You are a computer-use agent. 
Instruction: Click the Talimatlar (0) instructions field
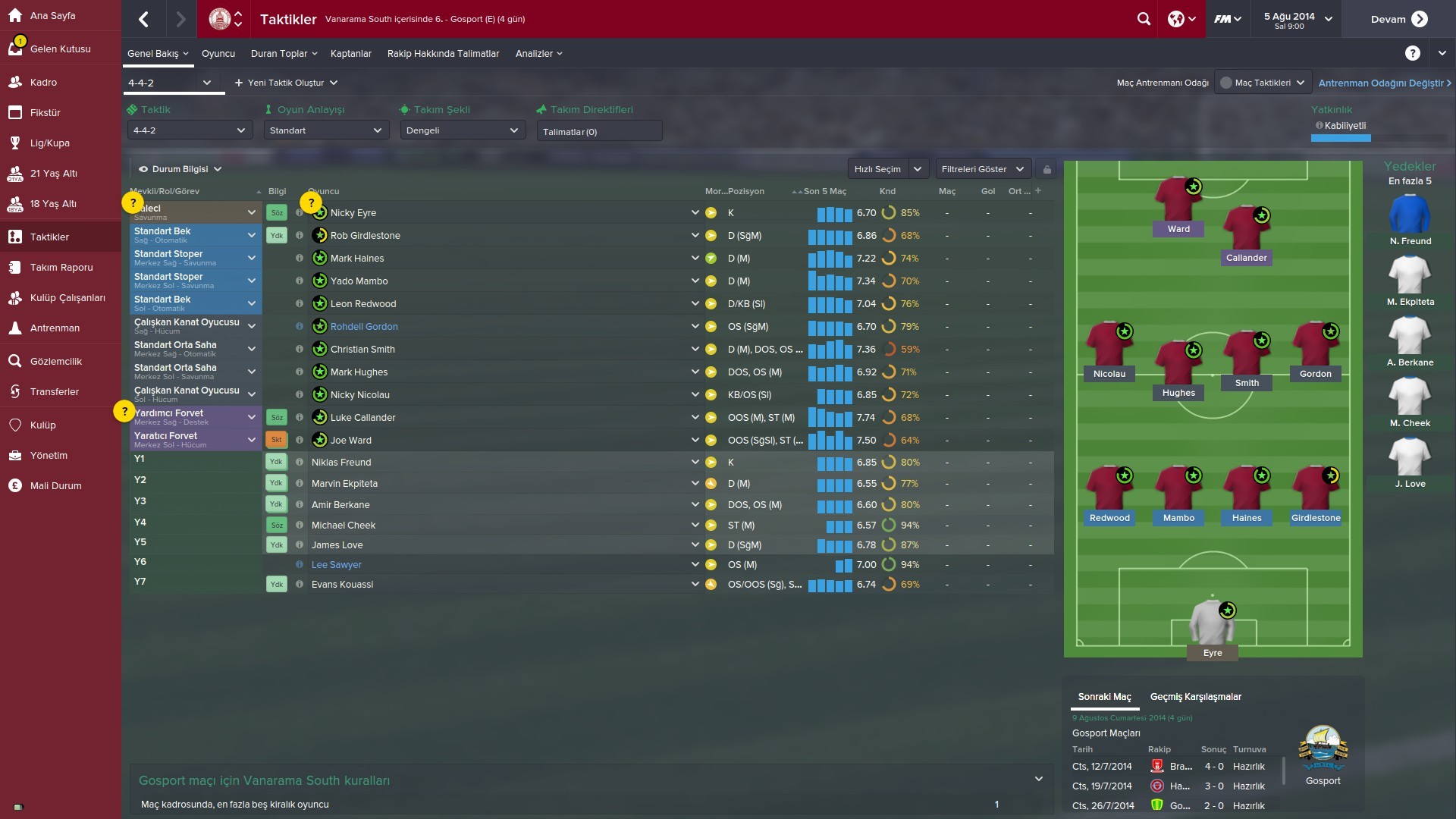599,130
